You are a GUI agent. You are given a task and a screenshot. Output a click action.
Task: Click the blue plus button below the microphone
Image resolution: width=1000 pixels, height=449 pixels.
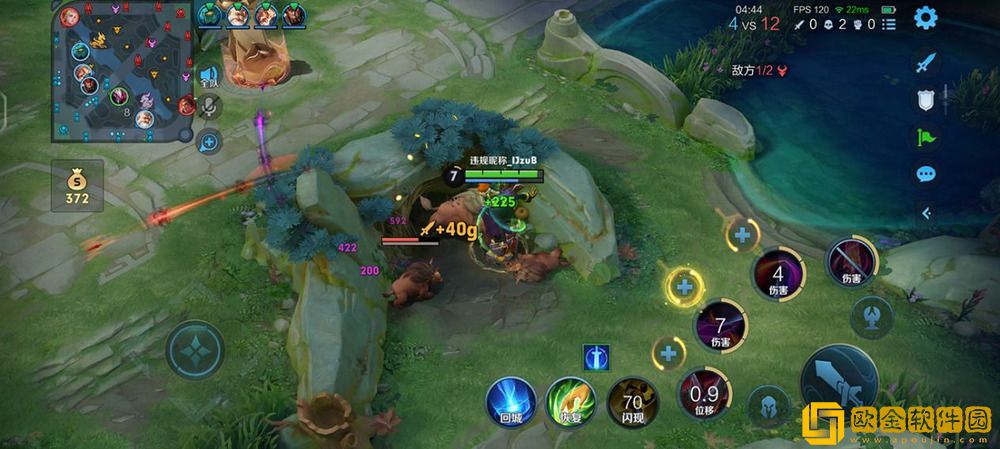209,142
